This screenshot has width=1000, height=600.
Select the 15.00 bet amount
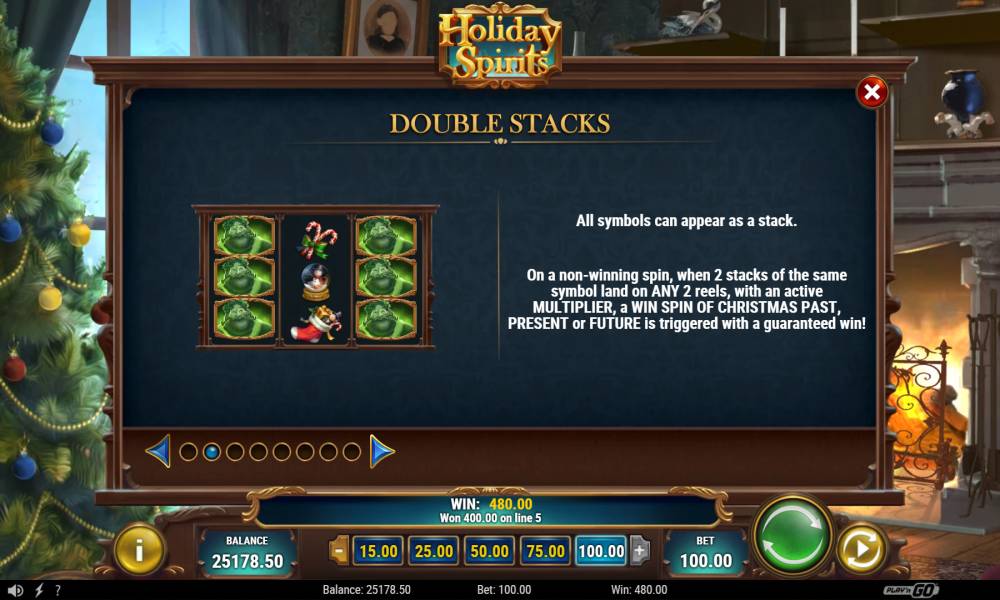coord(378,550)
